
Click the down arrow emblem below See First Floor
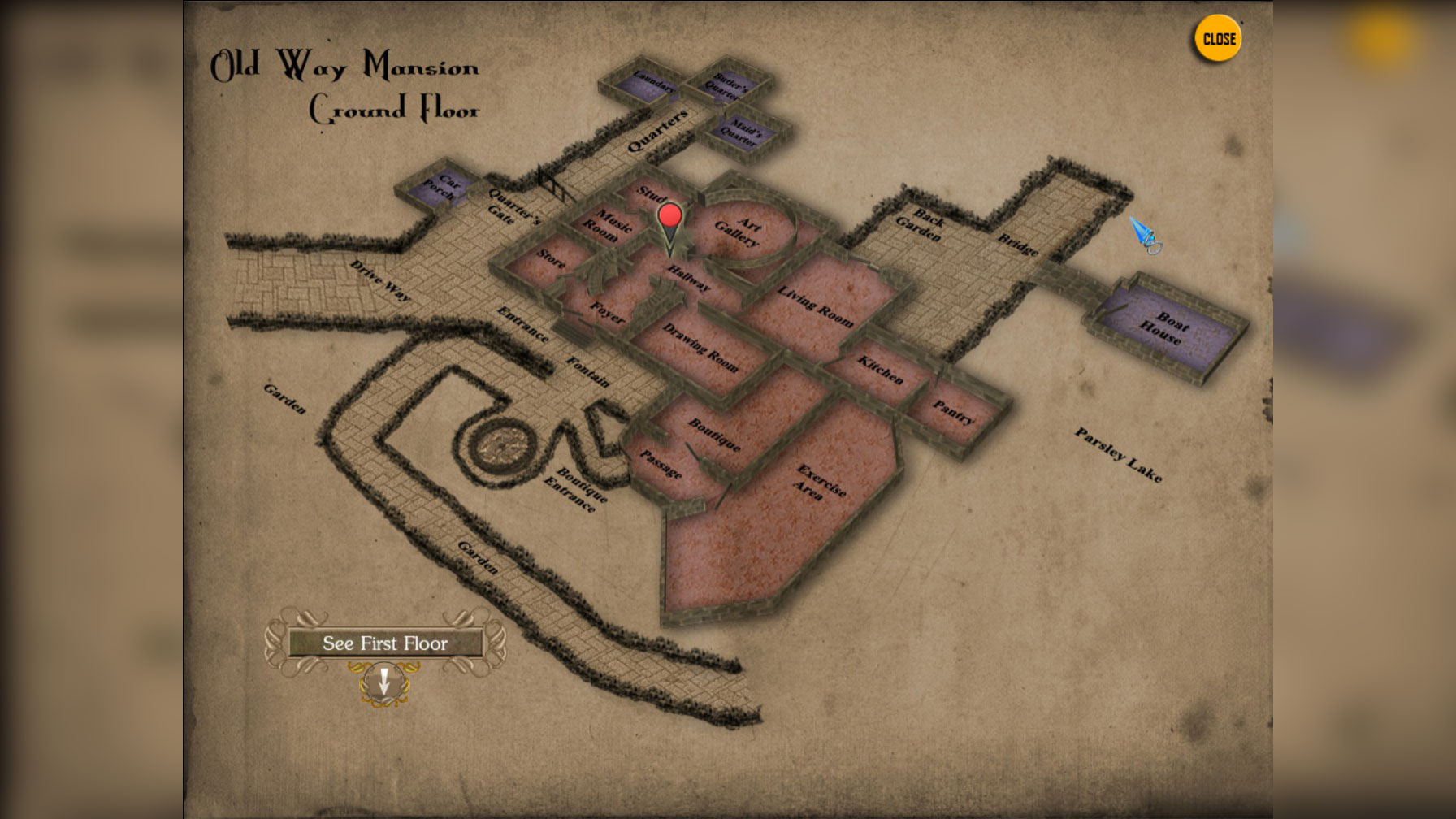click(x=384, y=682)
